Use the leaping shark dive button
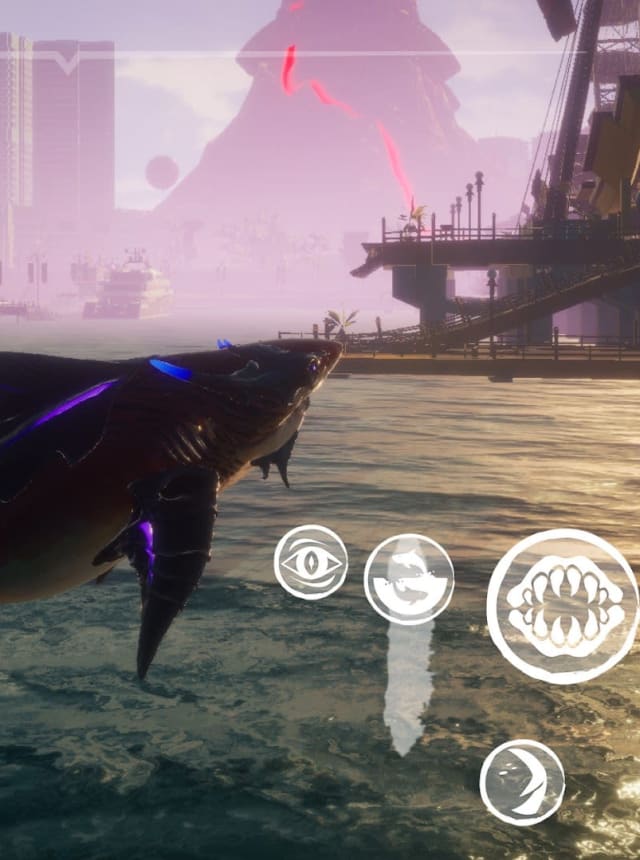This screenshot has width=640, height=860. 408,579
